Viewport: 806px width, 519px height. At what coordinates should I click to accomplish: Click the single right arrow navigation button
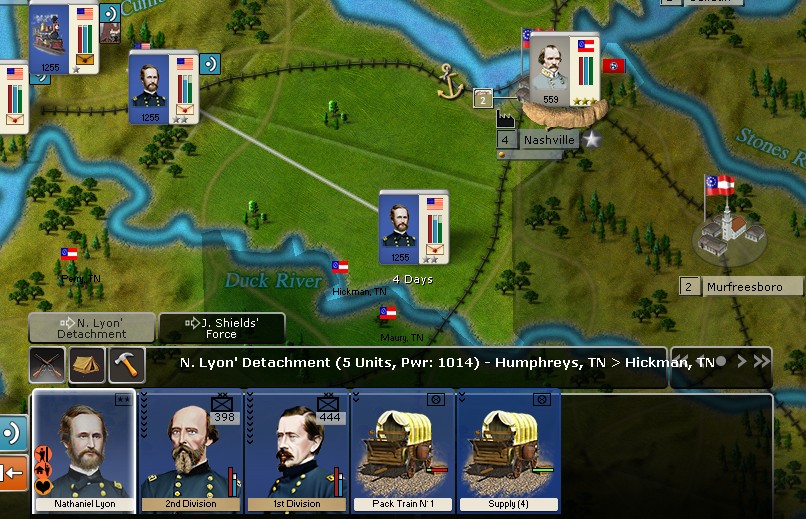[741, 361]
